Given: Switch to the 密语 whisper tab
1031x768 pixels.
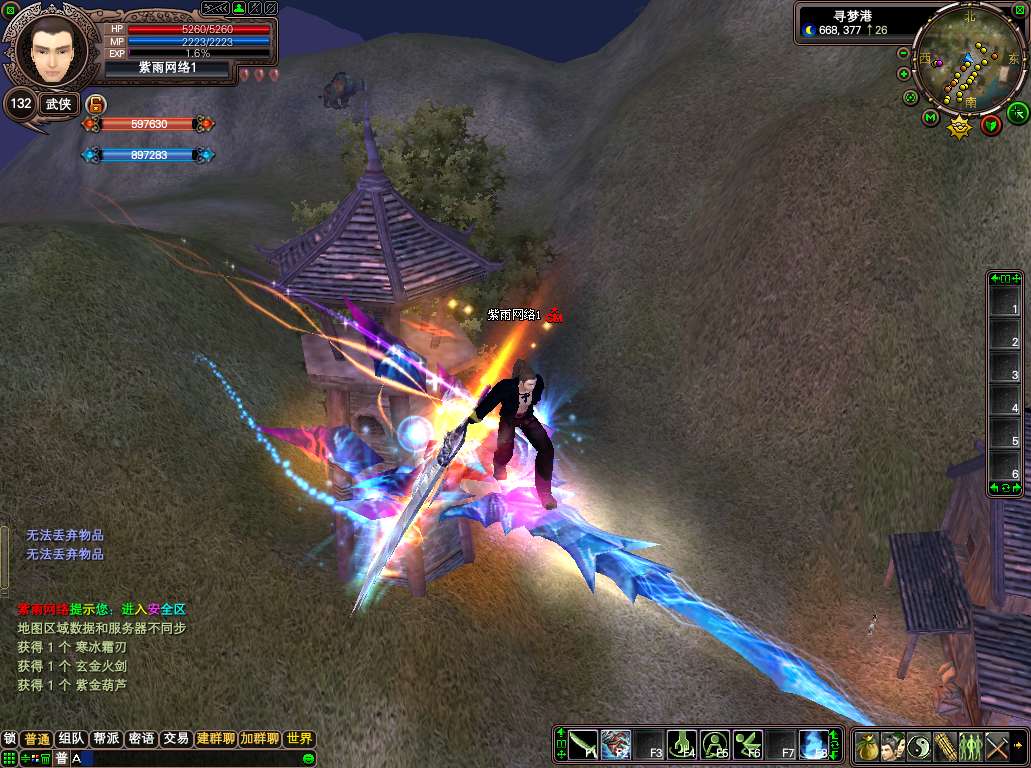Looking at the screenshot, I should tap(141, 739).
